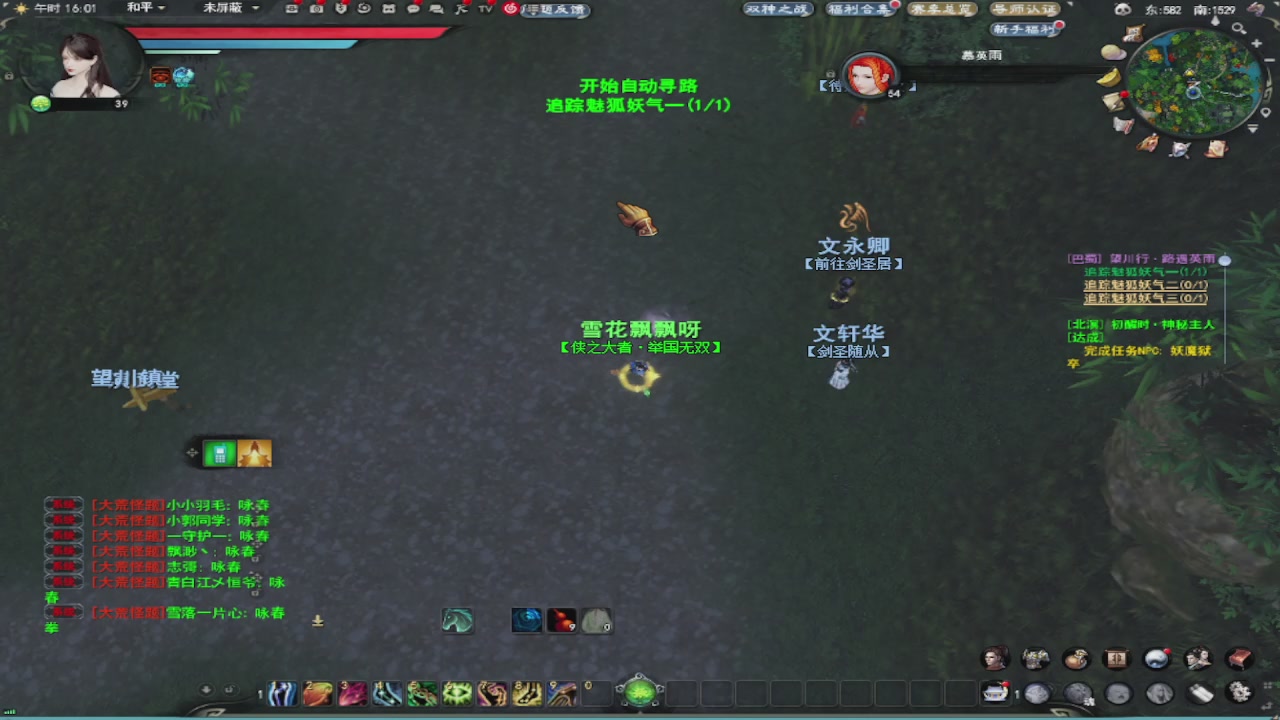The width and height of the screenshot is (1280, 720).
Task: Toggle the green quick-slot icon near the chat window
Action: click(x=219, y=453)
